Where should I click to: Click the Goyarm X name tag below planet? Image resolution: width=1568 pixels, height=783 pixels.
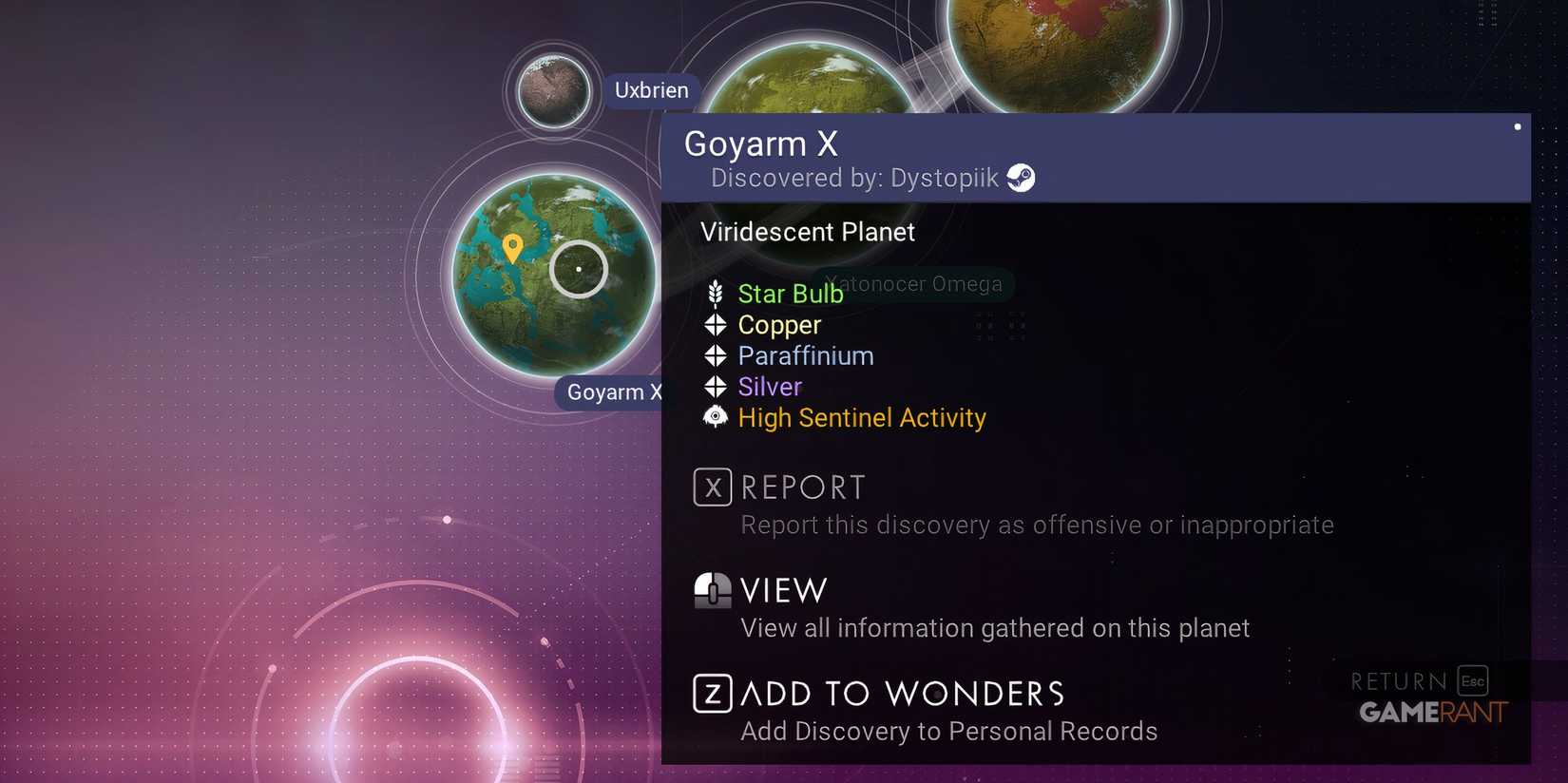612,392
